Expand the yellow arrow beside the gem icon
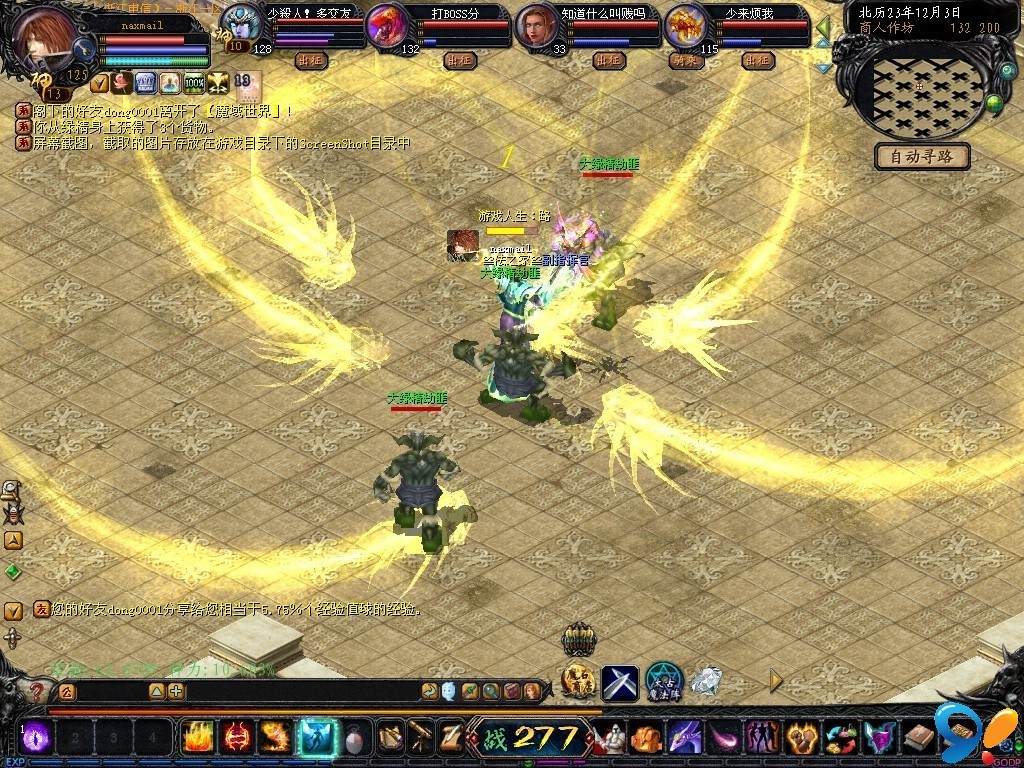Screen dimensions: 1024x768 tap(775, 682)
